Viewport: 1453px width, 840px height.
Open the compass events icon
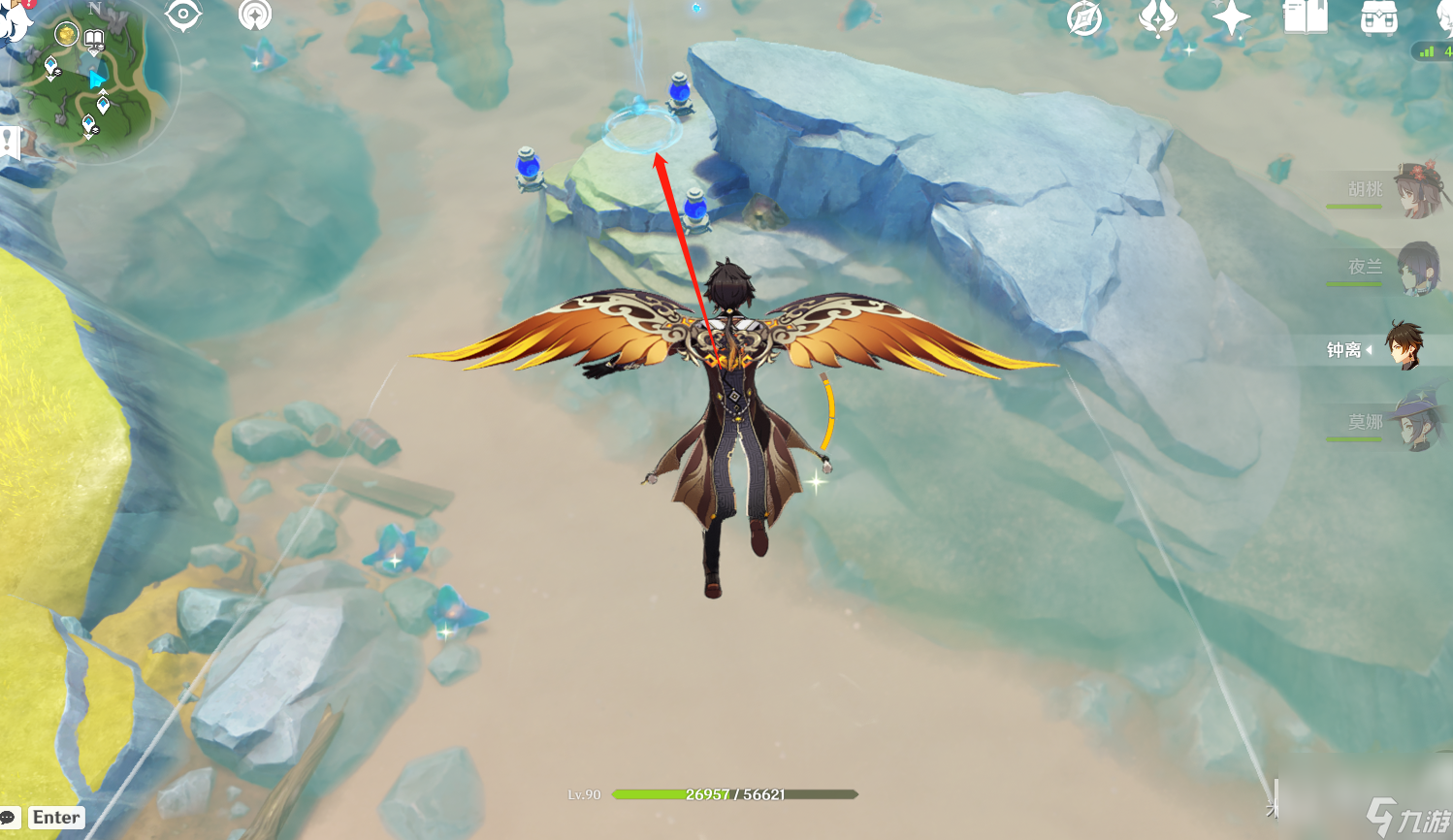point(1084,18)
